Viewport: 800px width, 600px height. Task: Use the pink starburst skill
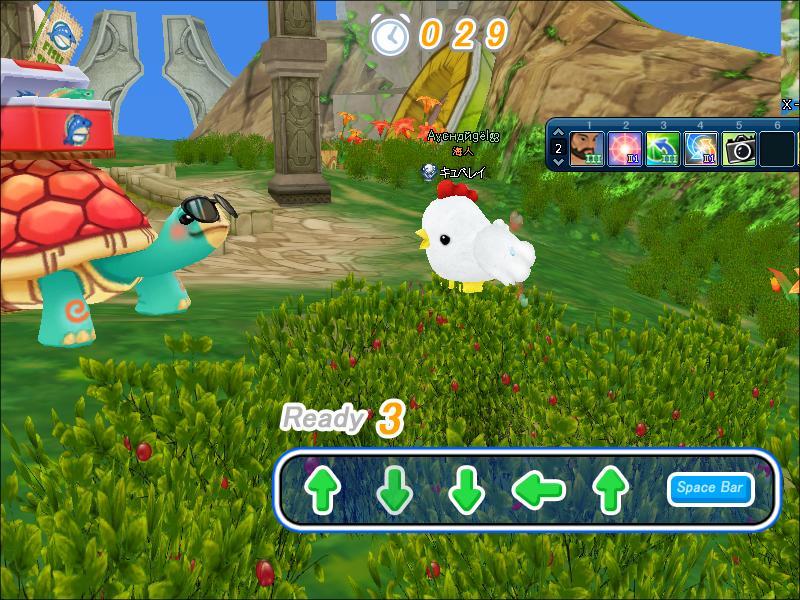pyautogui.click(x=624, y=149)
